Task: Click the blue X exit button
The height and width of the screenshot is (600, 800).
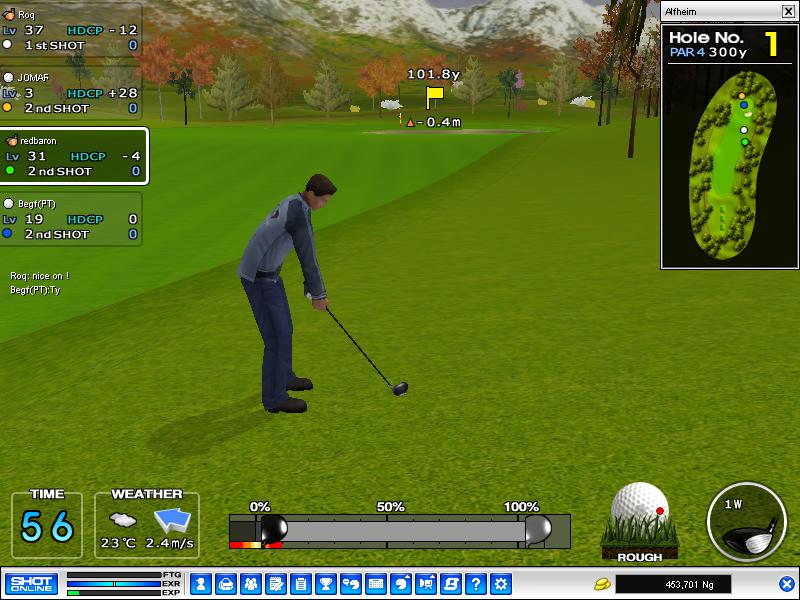Action: pos(787,584)
